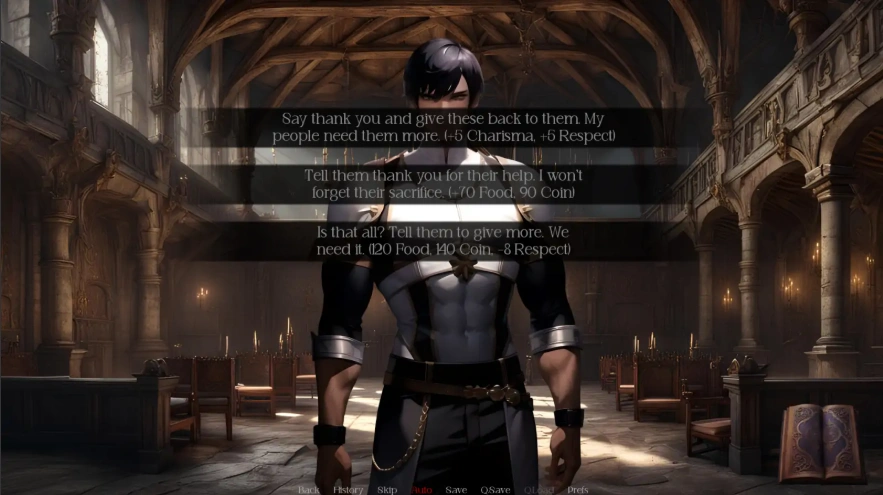Open the purple spellbook icon

[820, 443]
